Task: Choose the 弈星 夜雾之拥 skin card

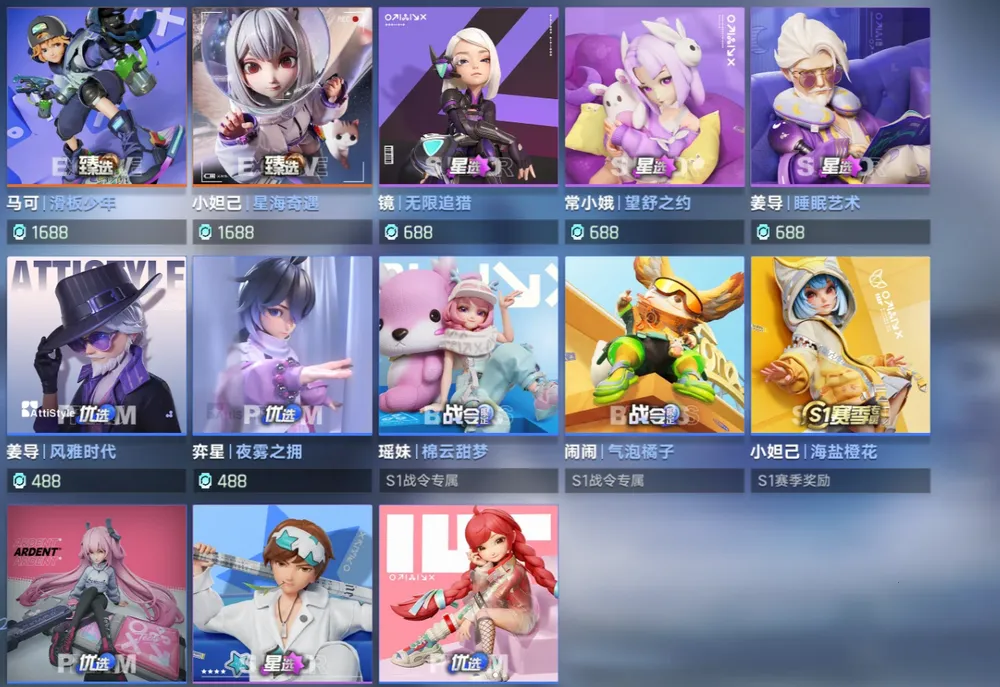Action: click(282, 345)
